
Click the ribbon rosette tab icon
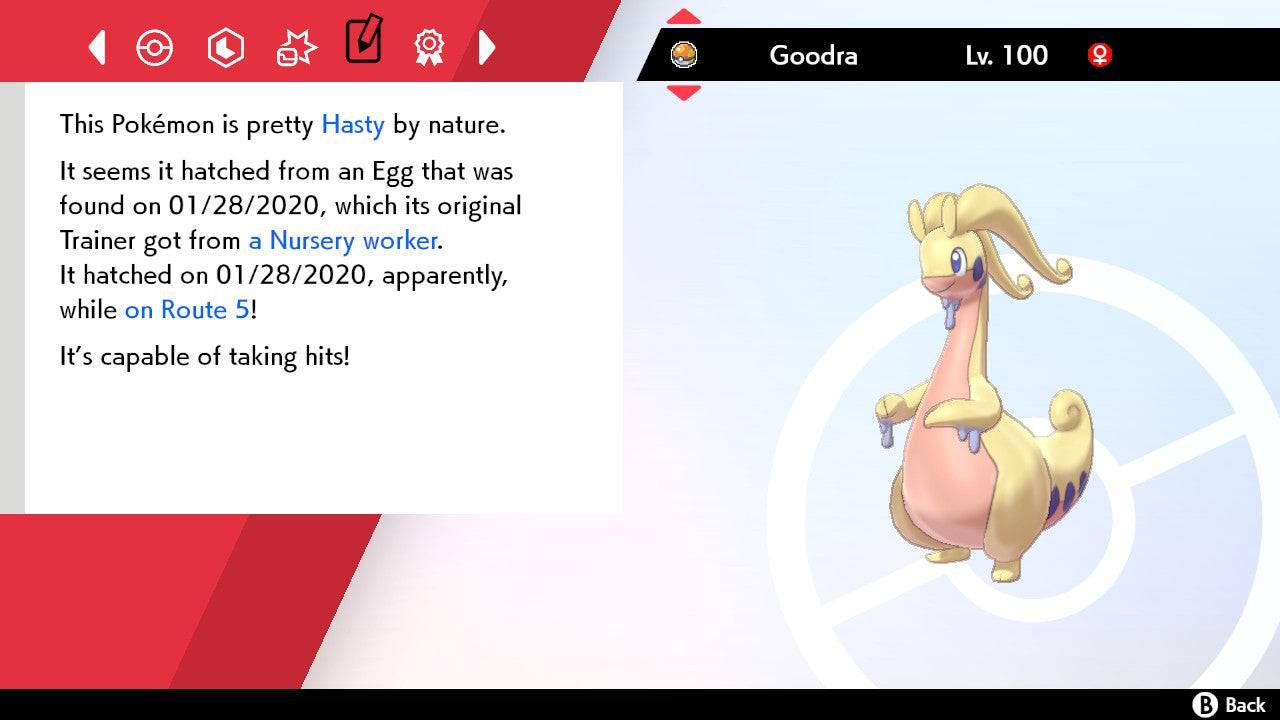point(429,47)
